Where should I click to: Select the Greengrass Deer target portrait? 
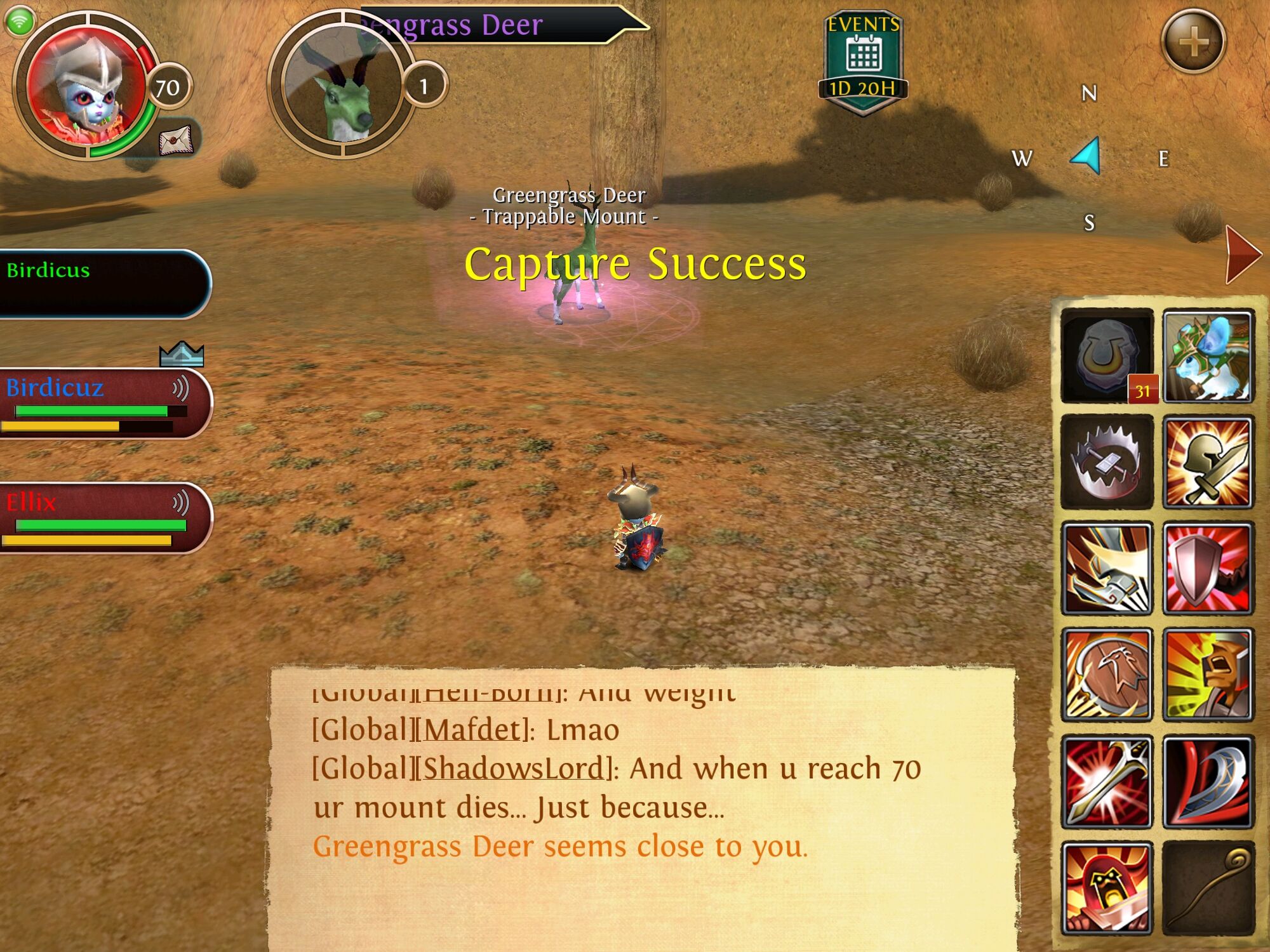(x=343, y=84)
